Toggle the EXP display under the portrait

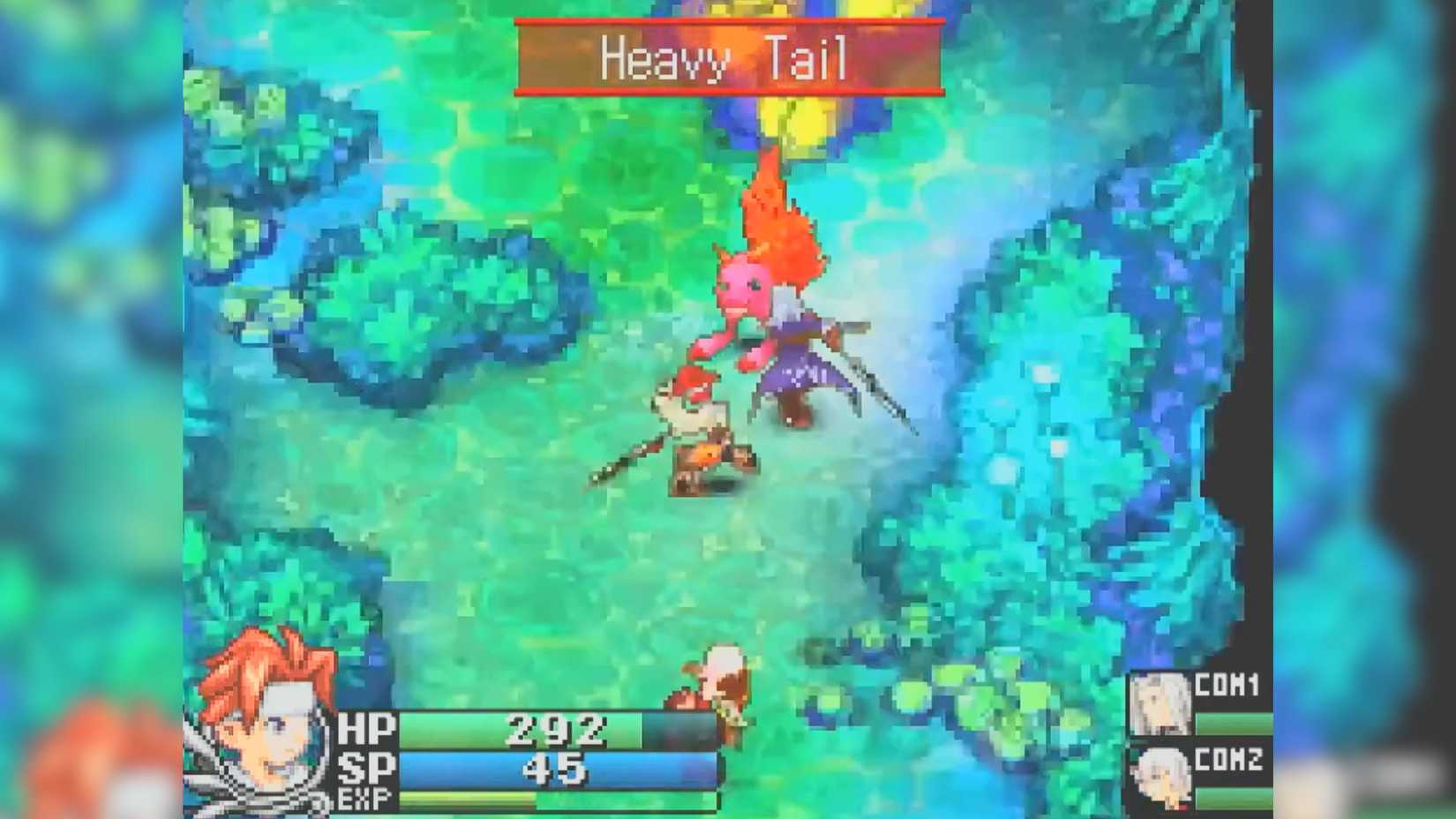point(364,800)
